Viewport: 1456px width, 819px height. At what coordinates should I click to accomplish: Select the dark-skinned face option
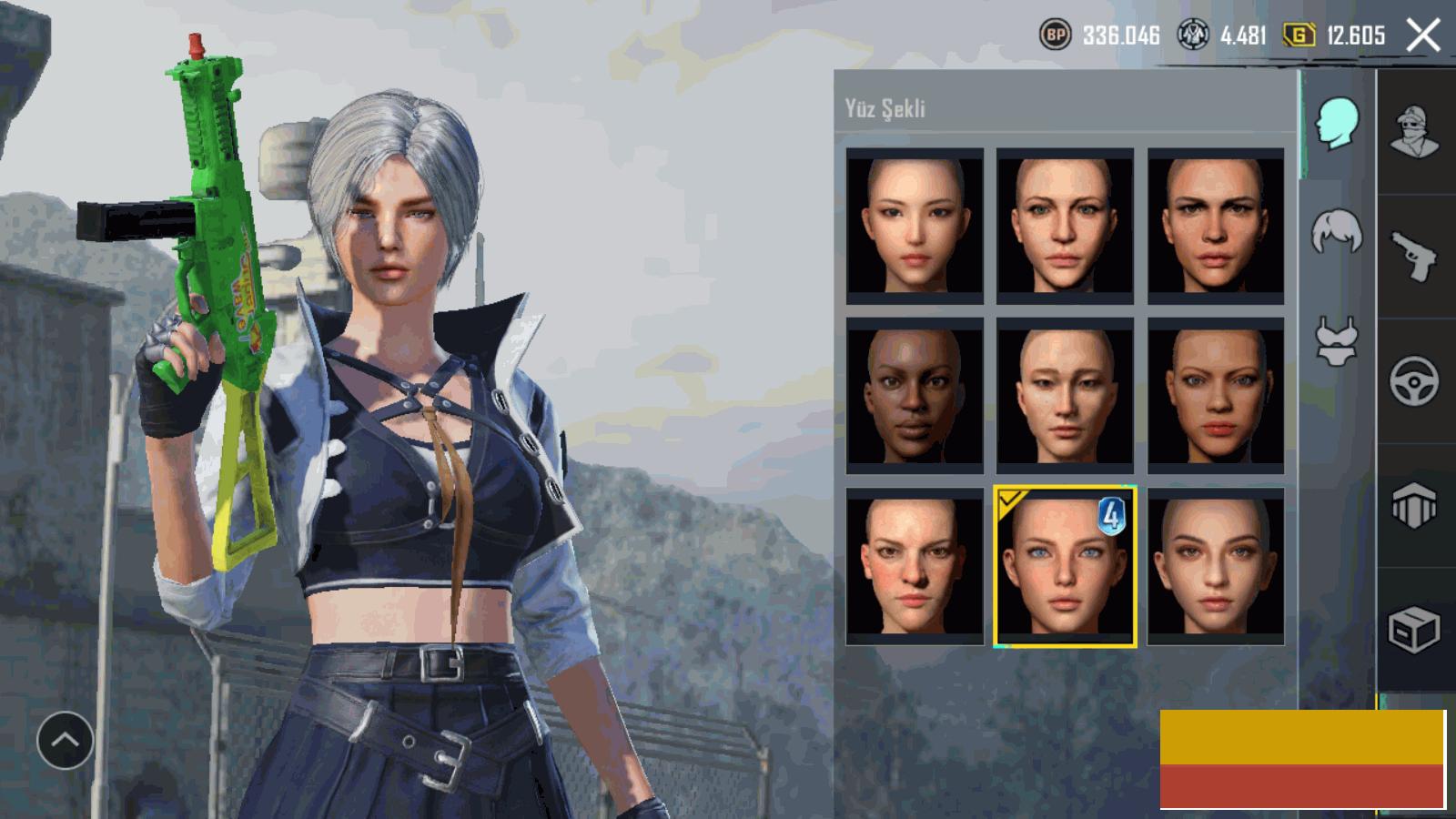[915, 396]
